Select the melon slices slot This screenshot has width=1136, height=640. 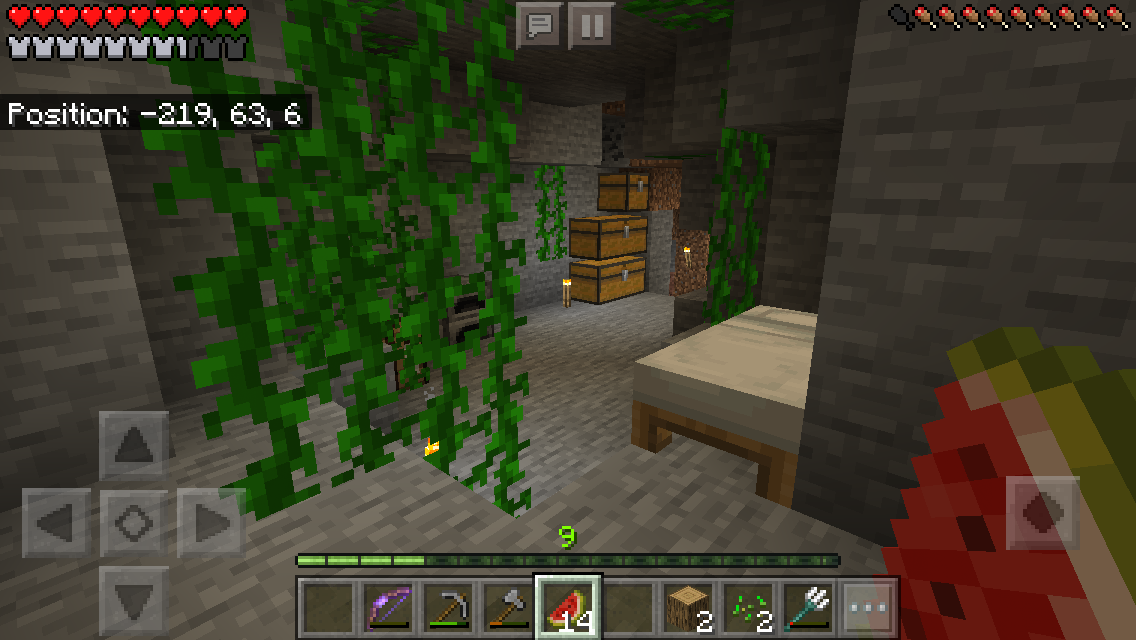[x=568, y=607]
